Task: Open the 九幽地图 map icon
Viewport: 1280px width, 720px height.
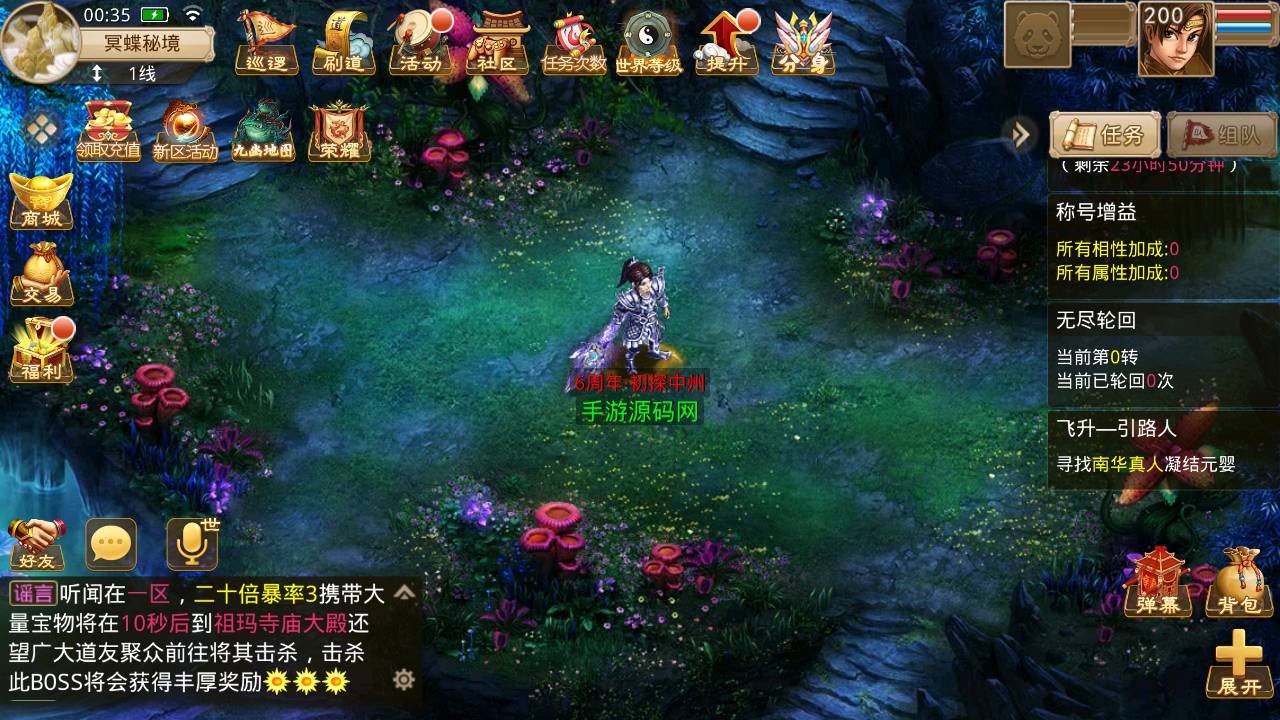Action: (x=263, y=130)
